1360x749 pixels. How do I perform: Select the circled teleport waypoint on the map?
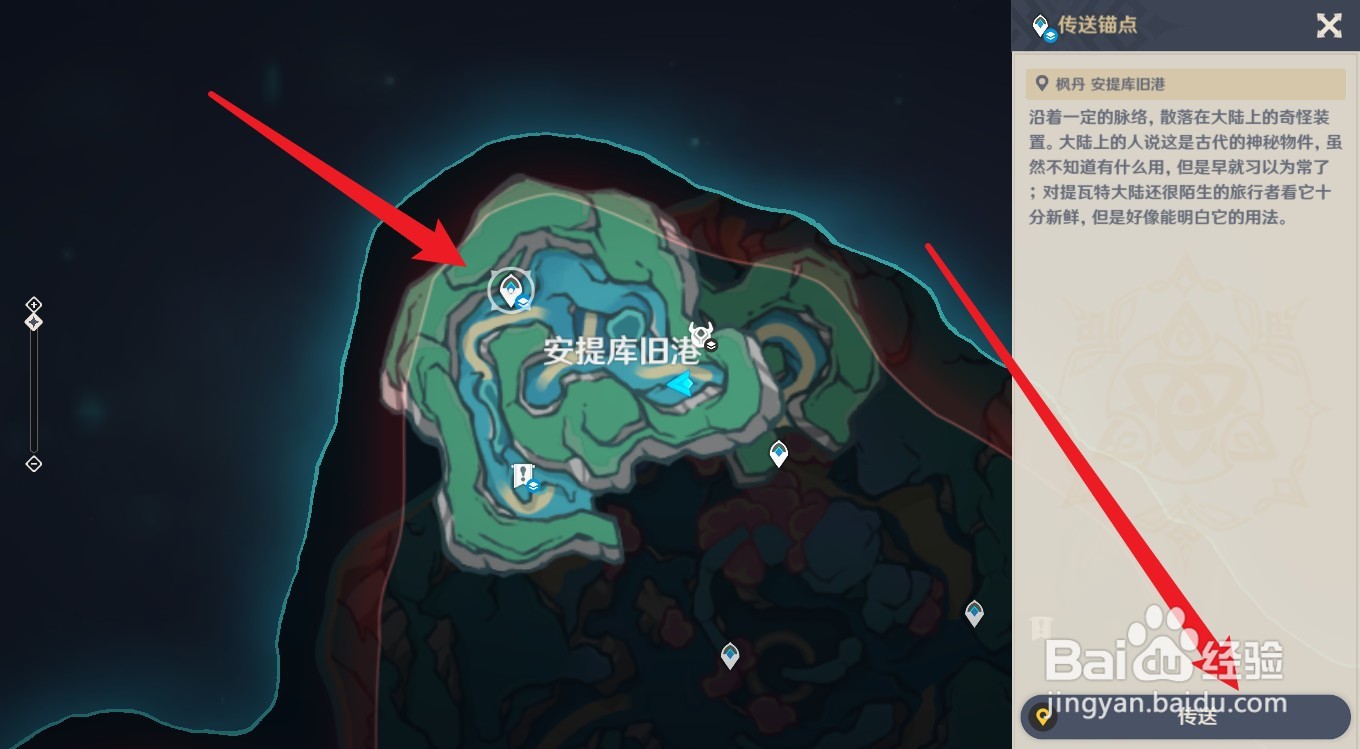pos(511,289)
